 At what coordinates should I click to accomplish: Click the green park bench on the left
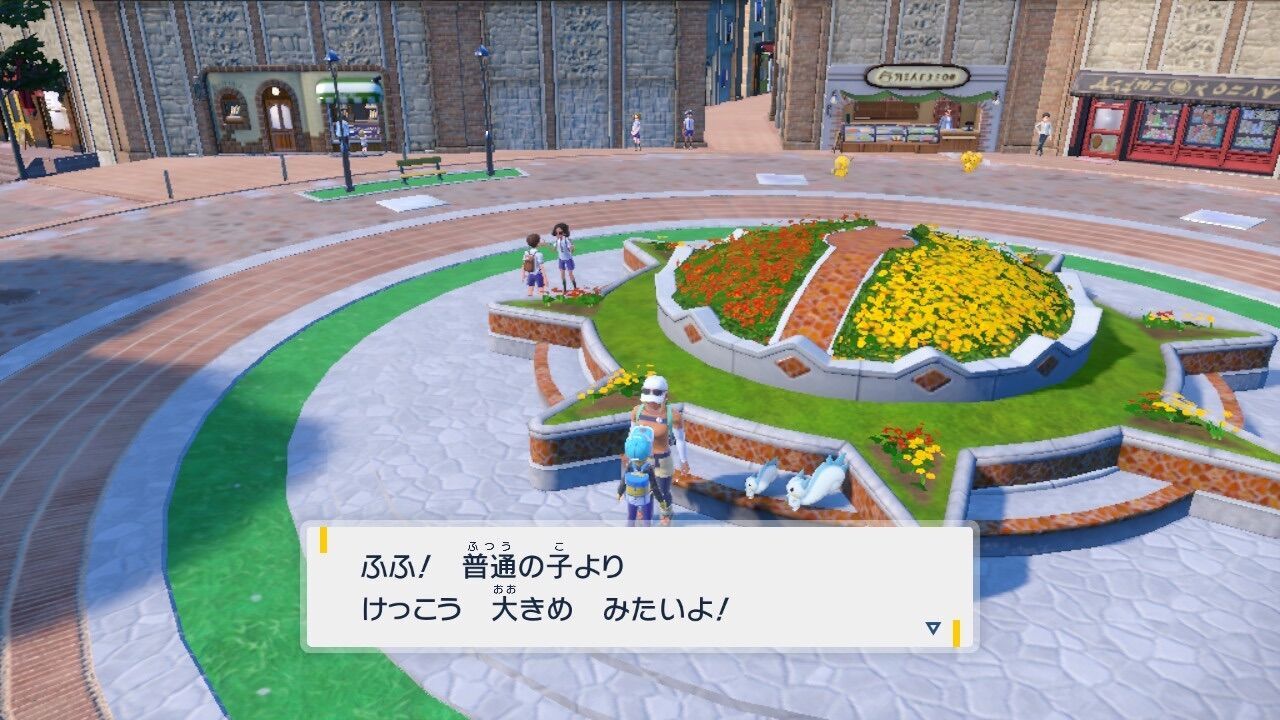420,168
